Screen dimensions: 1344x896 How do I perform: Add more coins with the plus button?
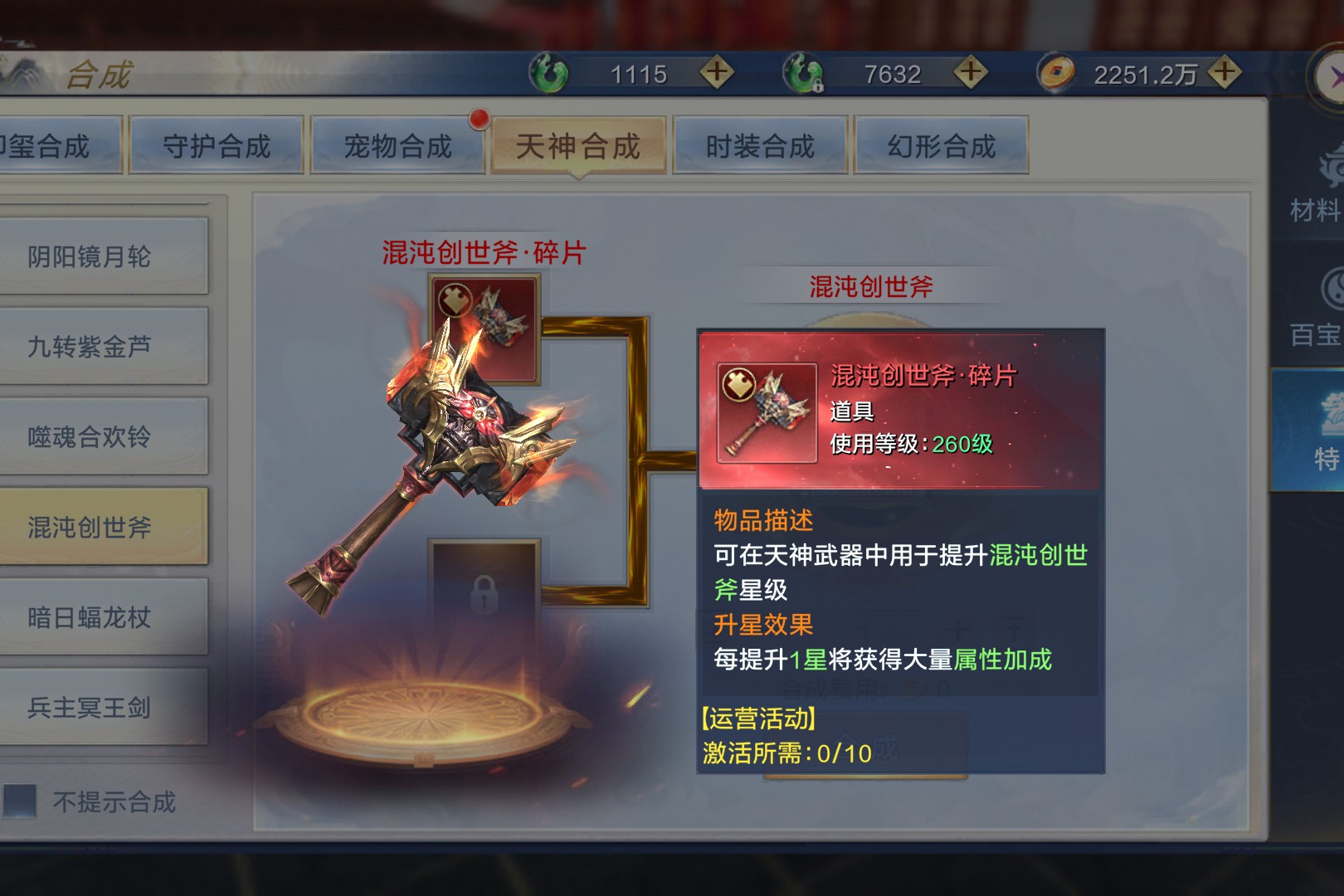(x=1225, y=73)
